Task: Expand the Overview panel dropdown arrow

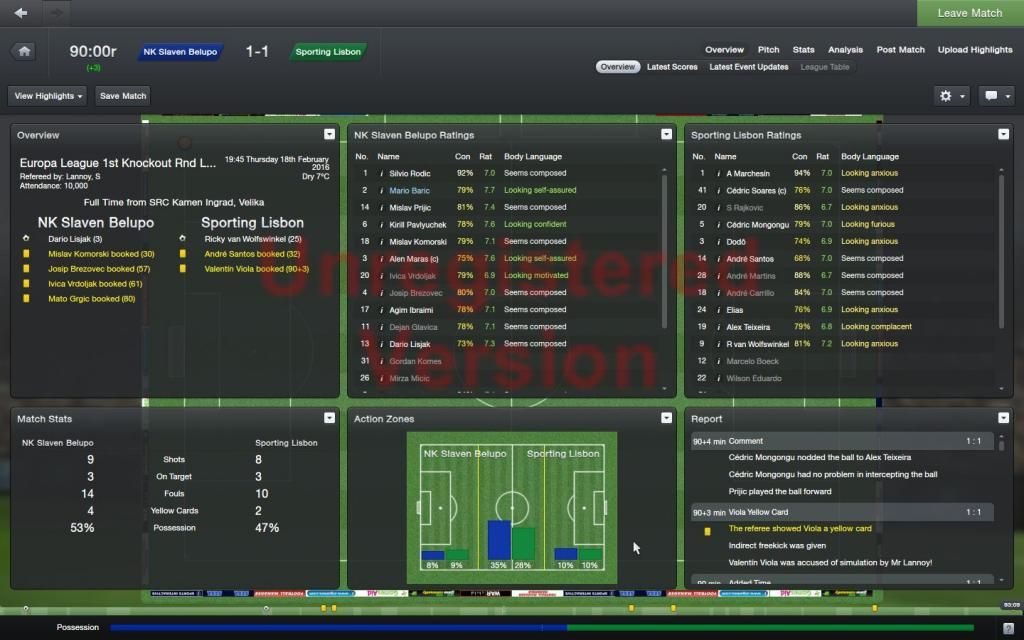Action: tap(329, 135)
